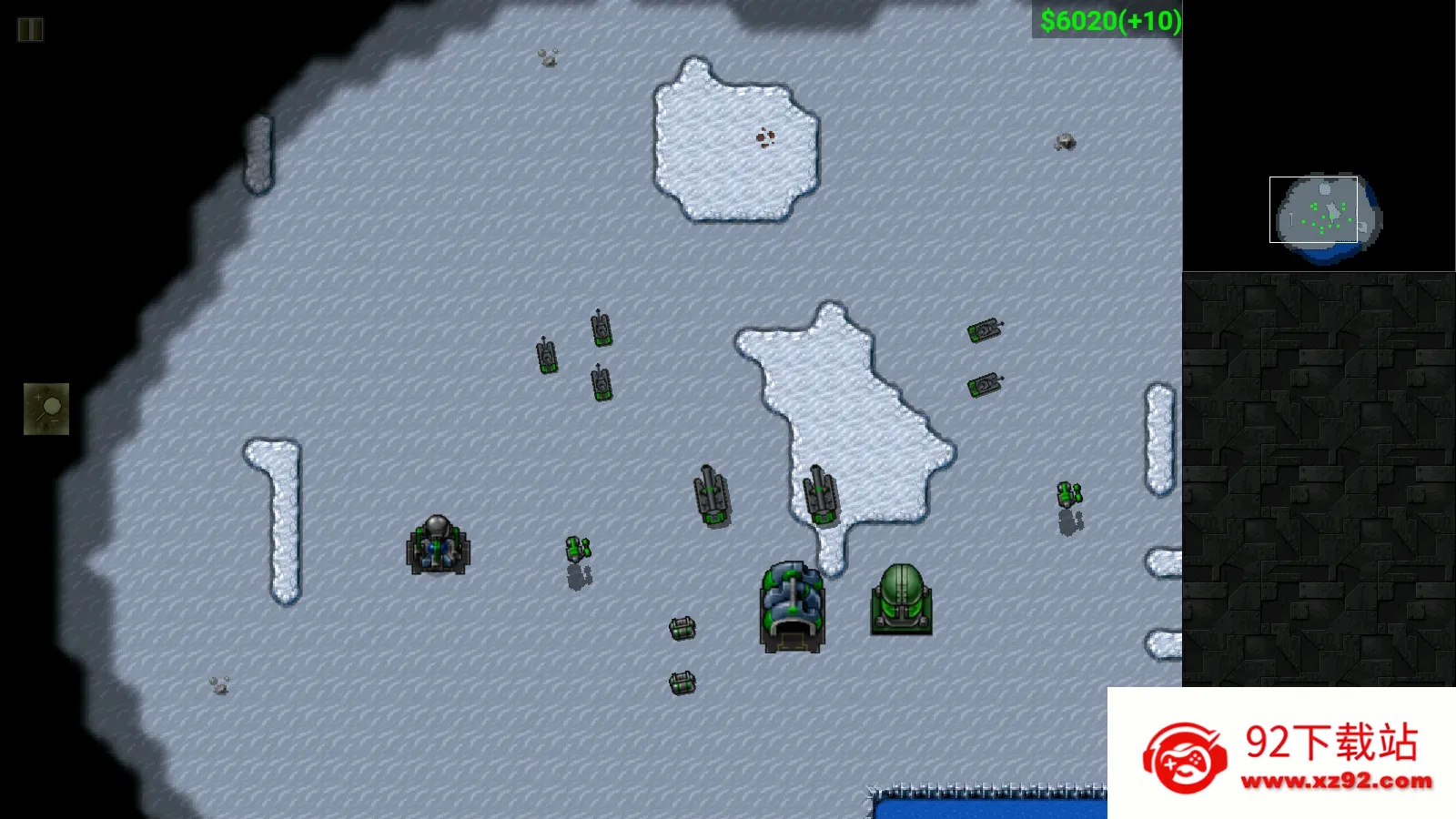
Task: Toggle zoom in with the plus sign control
Action: 38,397
